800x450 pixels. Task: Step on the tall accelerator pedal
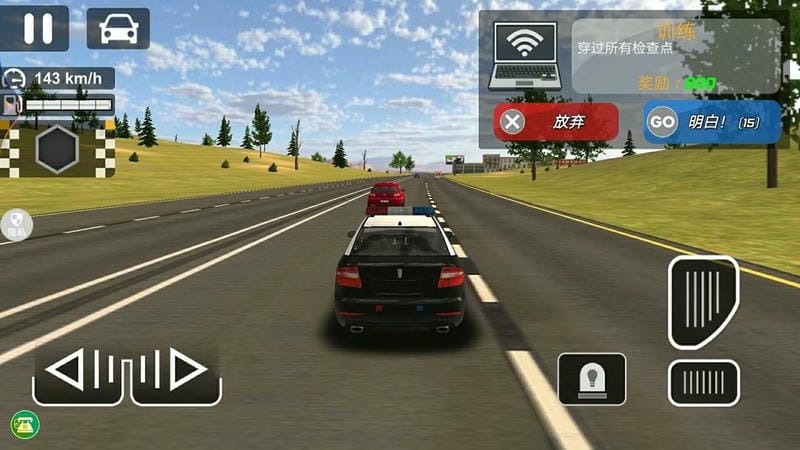coord(703,302)
